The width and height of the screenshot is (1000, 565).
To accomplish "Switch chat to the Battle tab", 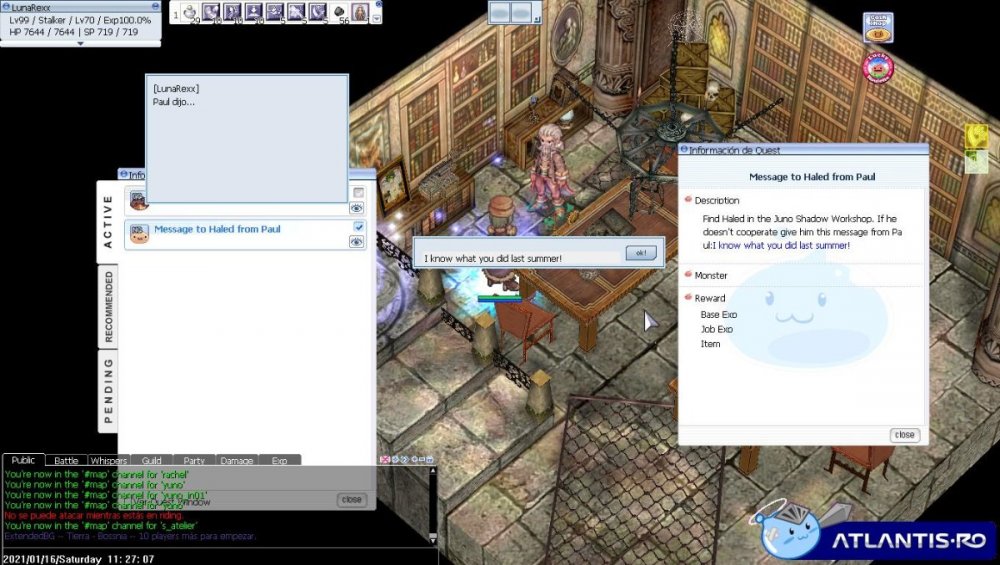I will tap(66, 461).
